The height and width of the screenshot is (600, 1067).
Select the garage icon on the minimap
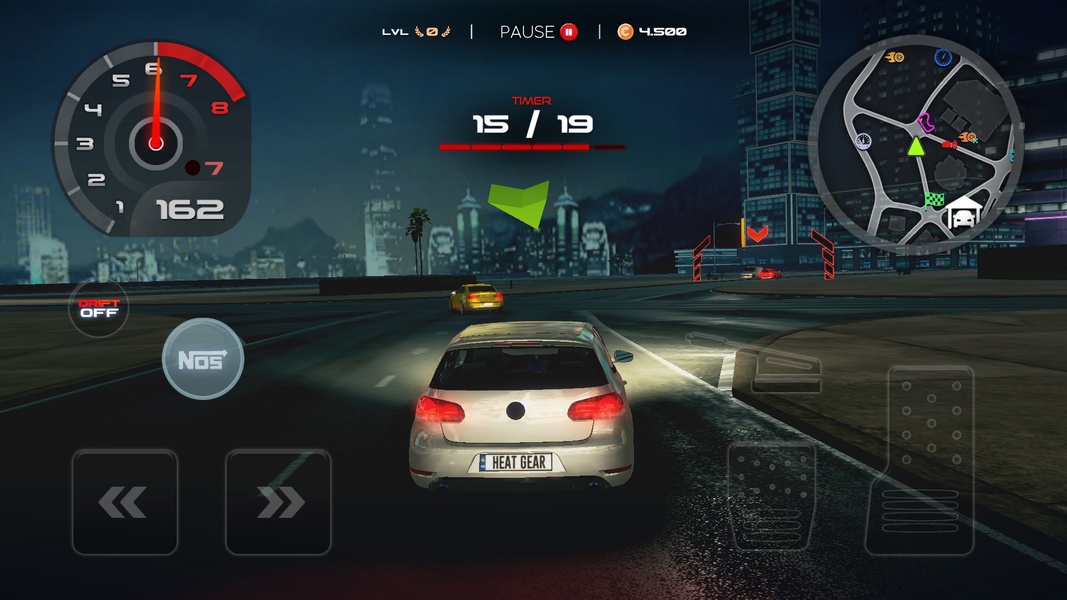tap(964, 213)
